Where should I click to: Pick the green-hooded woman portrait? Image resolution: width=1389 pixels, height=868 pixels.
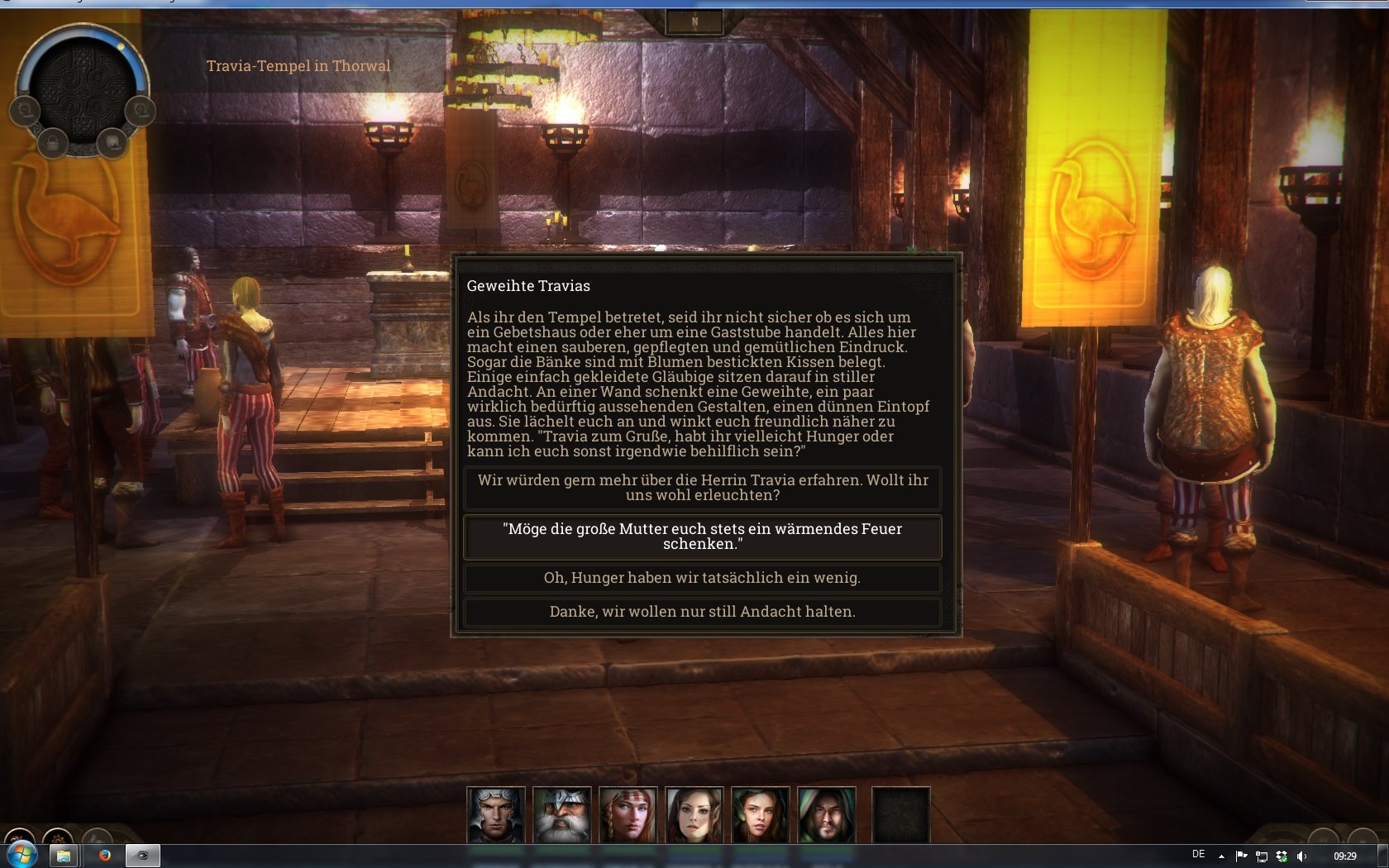761,814
